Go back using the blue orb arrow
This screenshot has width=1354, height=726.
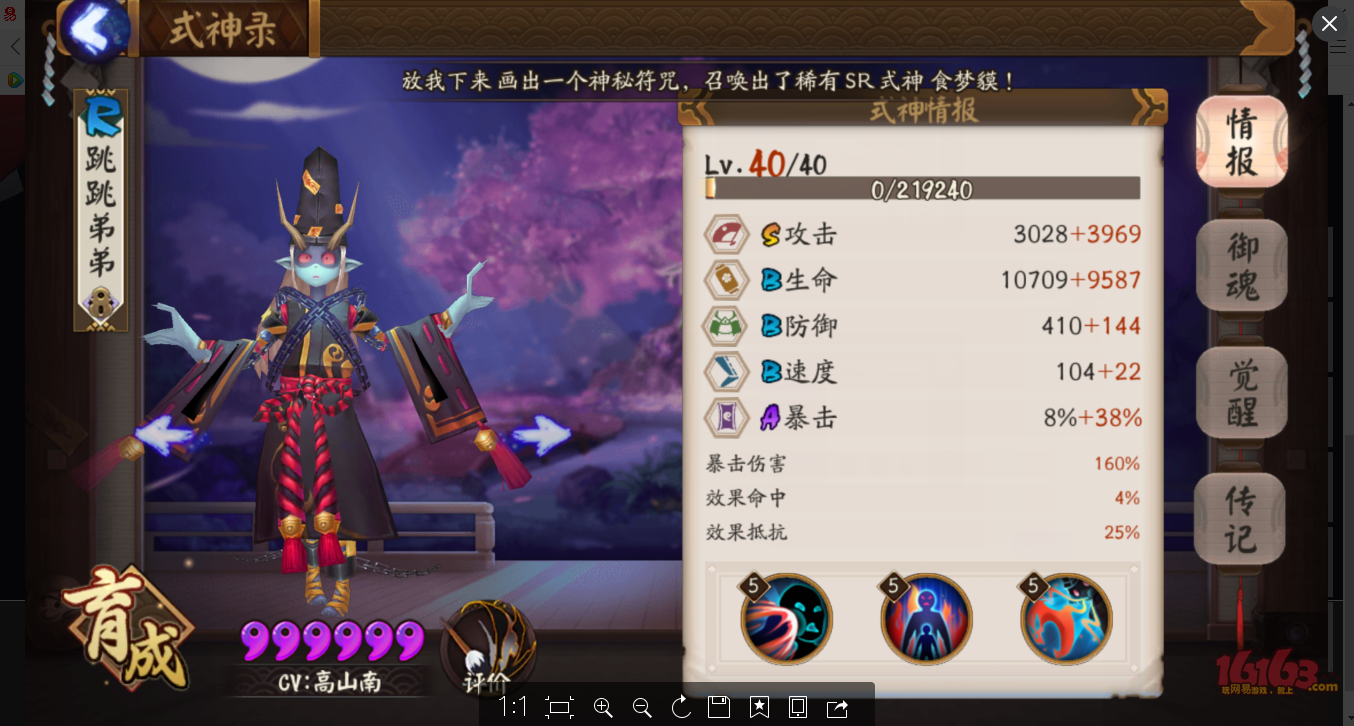pyautogui.click(x=97, y=28)
